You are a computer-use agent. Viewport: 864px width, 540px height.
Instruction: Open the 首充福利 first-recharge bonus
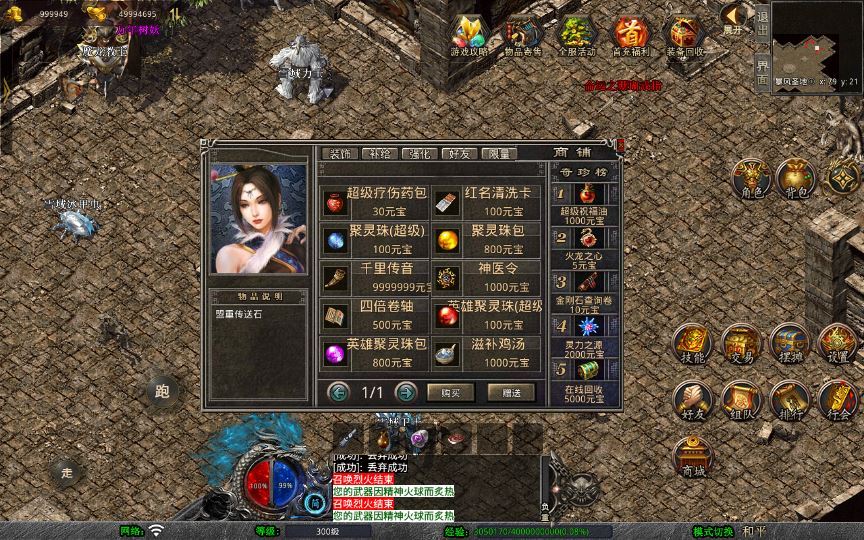tap(629, 34)
